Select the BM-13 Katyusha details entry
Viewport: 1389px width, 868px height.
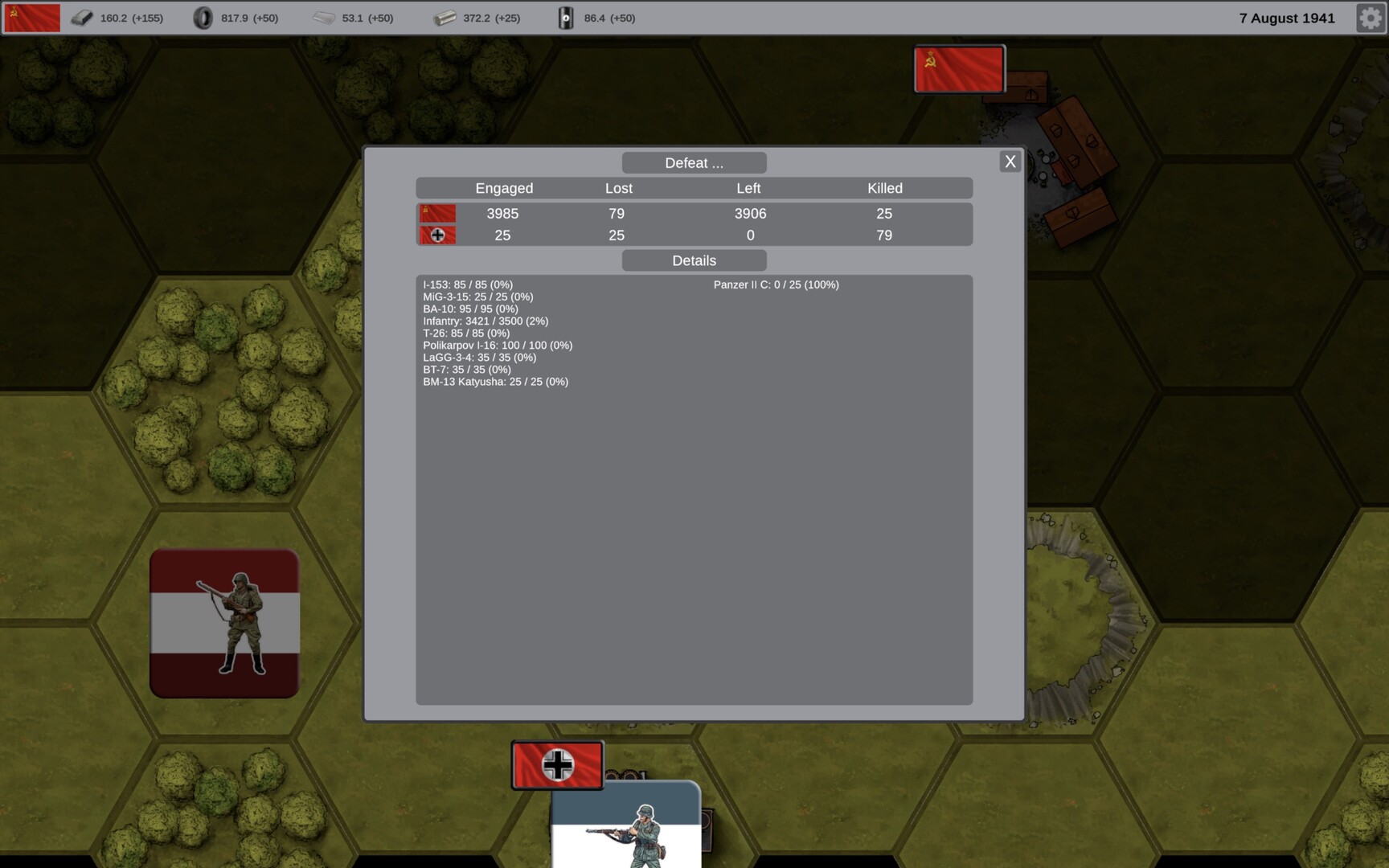pyautogui.click(x=495, y=382)
